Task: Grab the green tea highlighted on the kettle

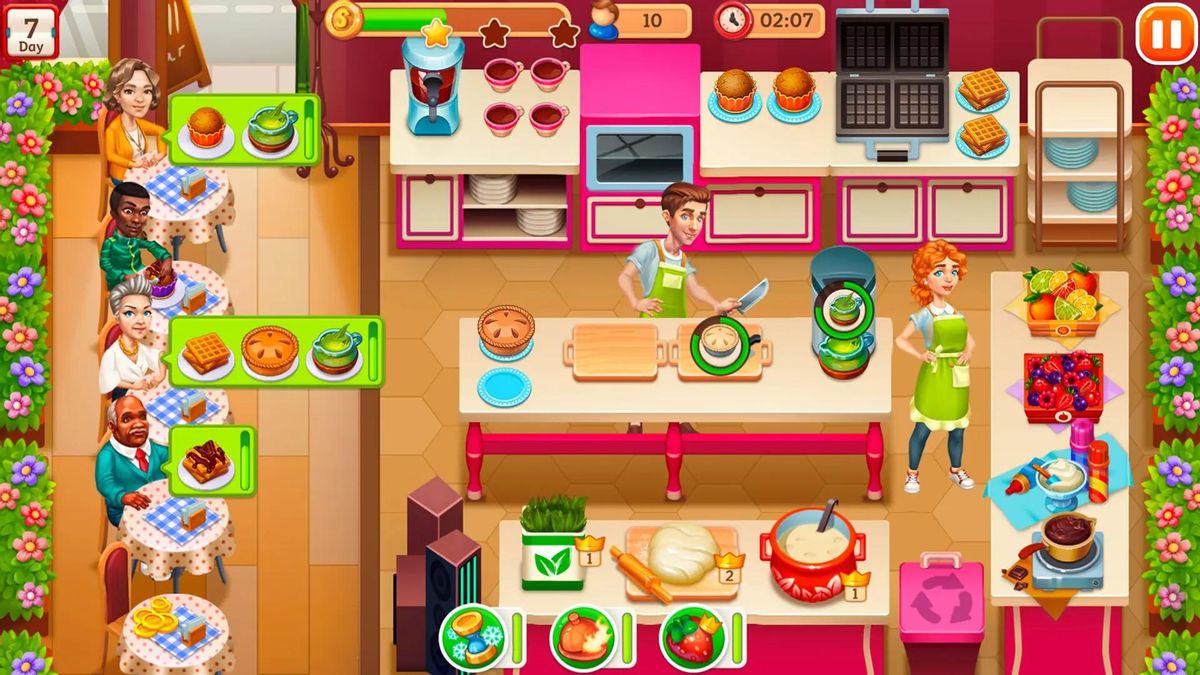Action: coord(842,308)
